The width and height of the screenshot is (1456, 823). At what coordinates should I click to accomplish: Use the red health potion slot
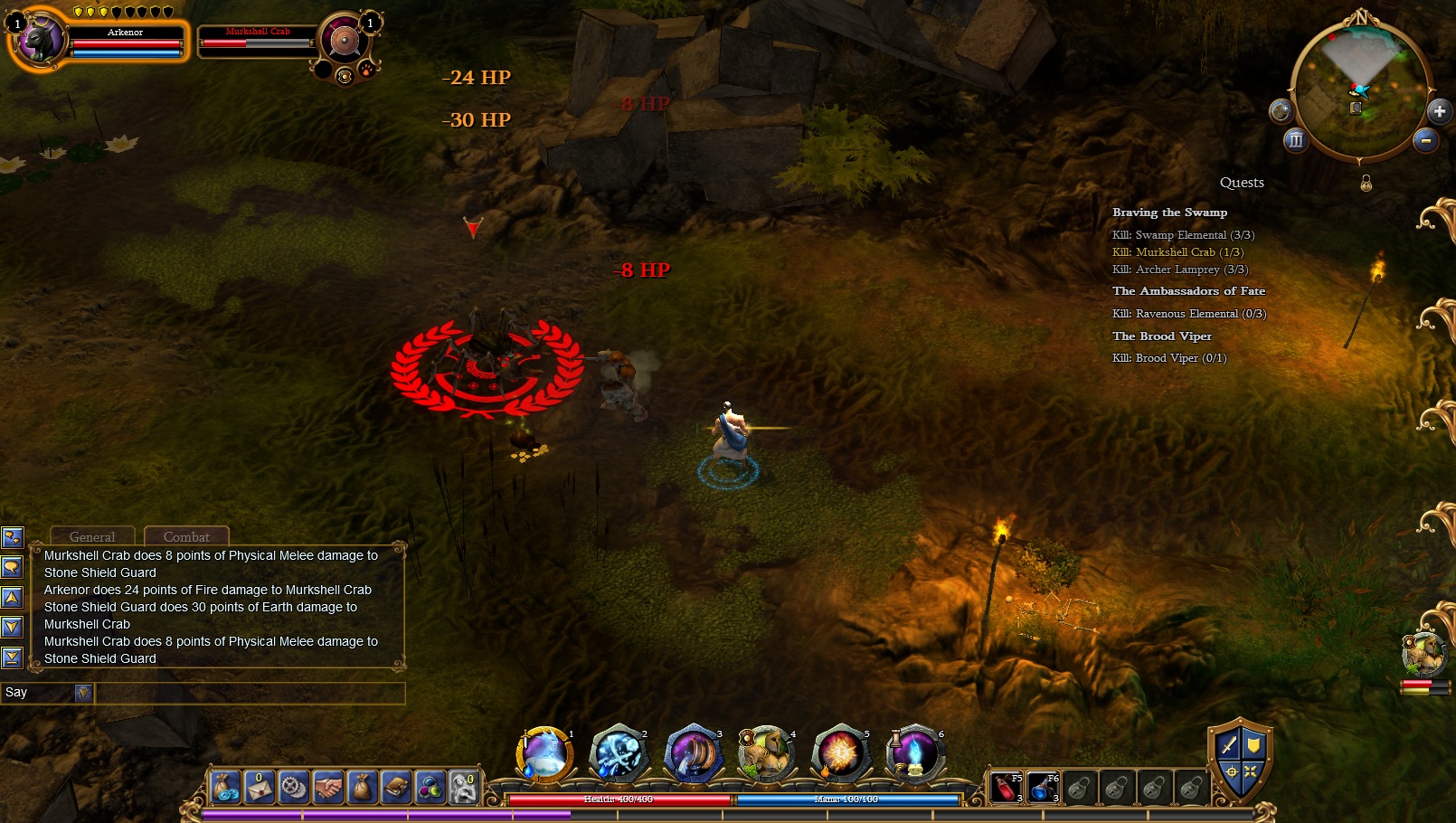1007,788
